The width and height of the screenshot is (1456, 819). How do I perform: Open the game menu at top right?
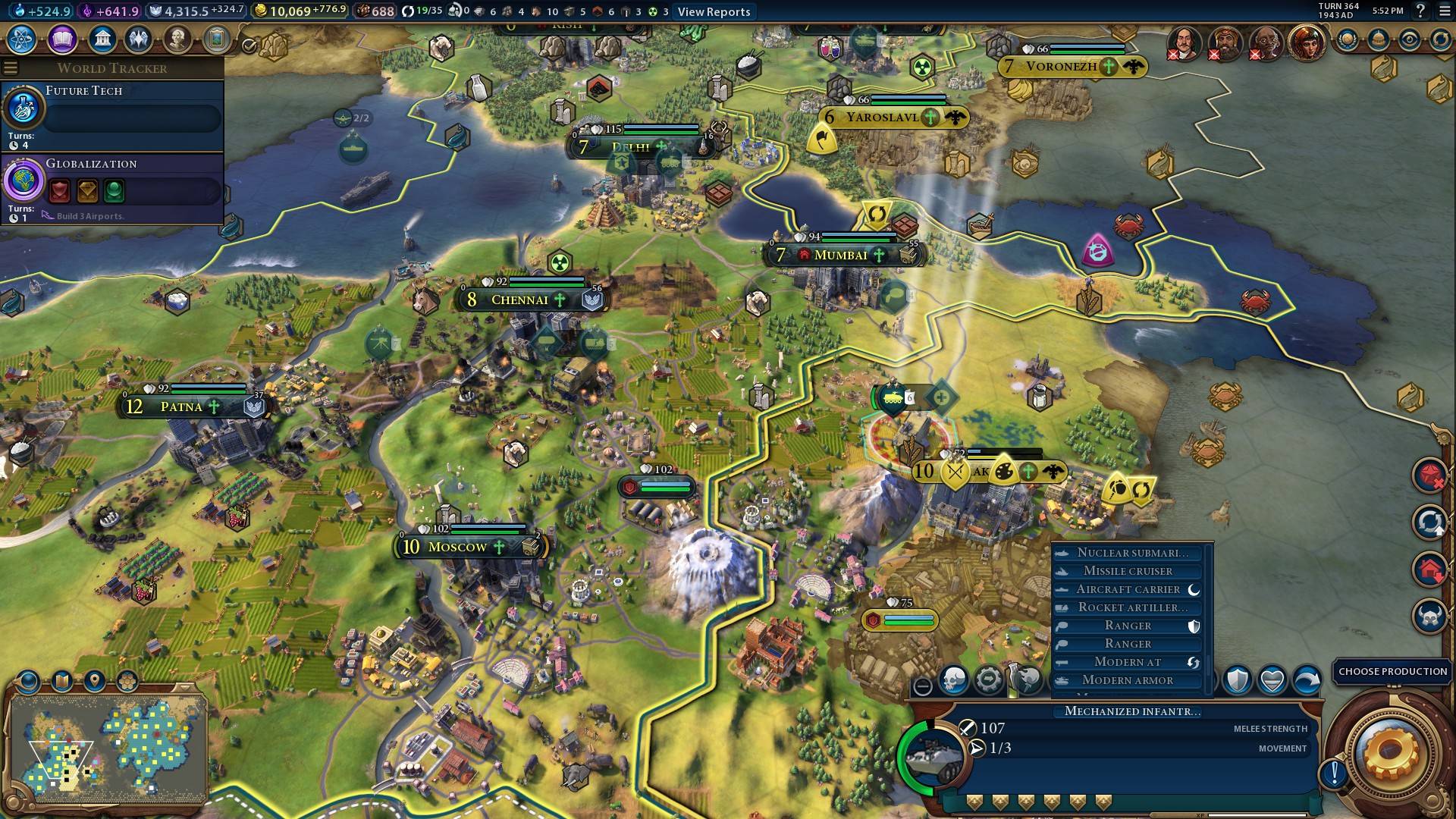pos(1443,11)
